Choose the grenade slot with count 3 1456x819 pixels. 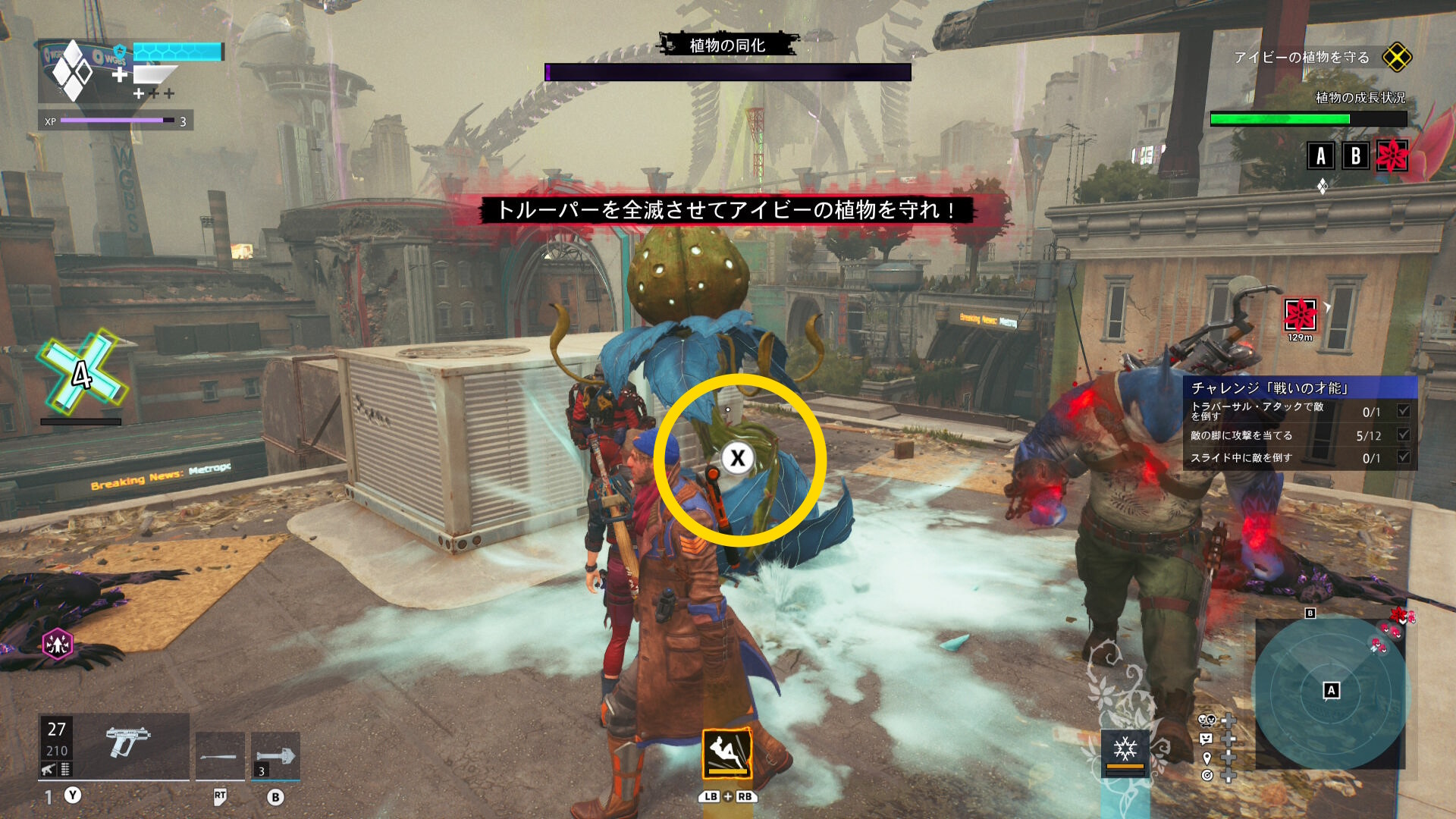click(x=275, y=755)
